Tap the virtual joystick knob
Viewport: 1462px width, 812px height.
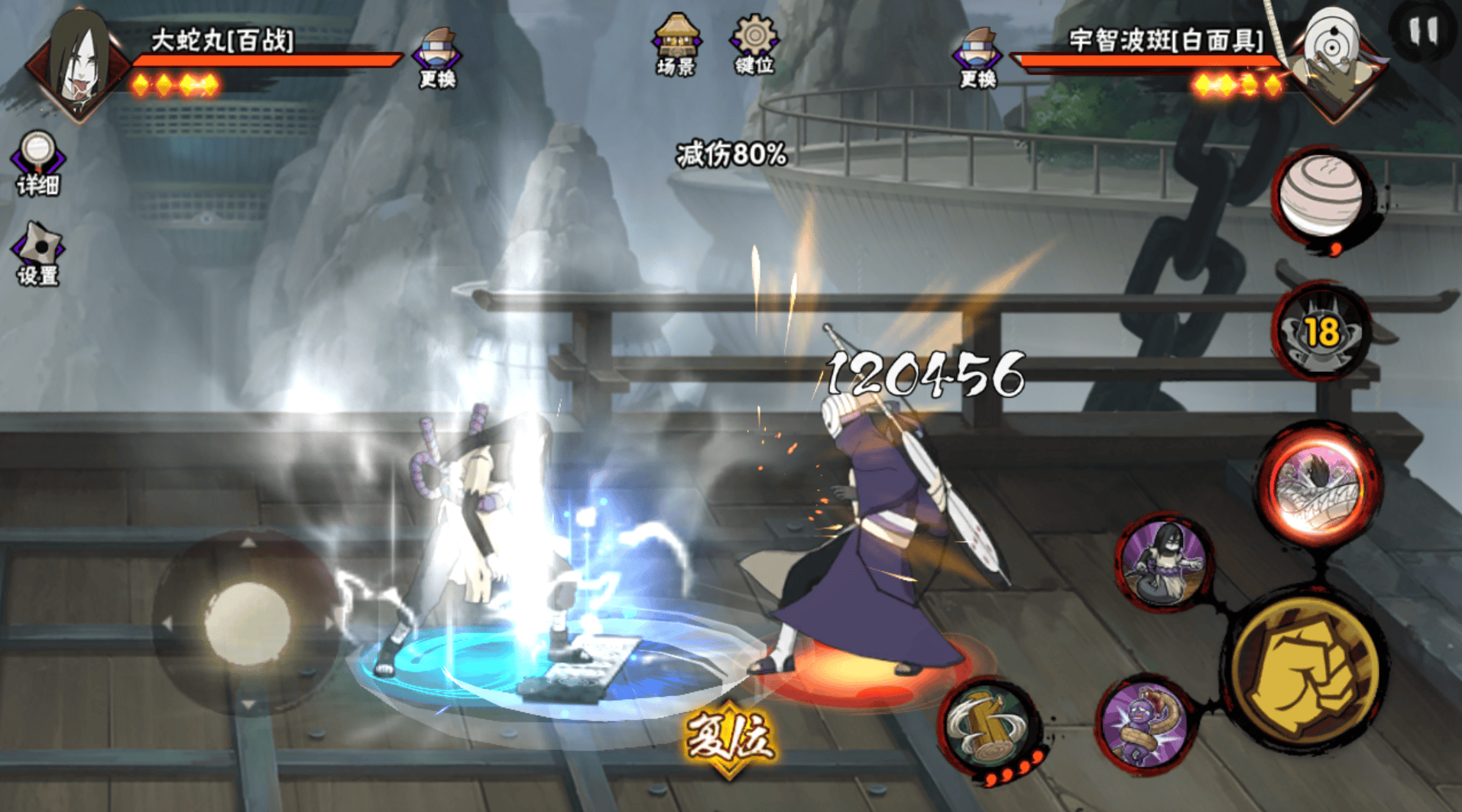(247, 622)
